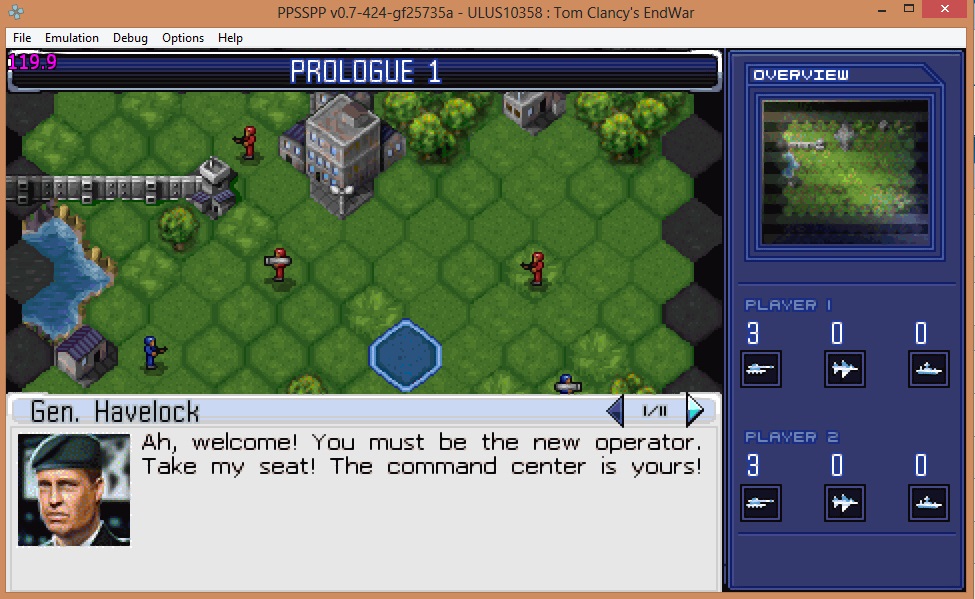Select Player 1's naval units icon
The height and width of the screenshot is (599, 975).
pyautogui.click(x=928, y=369)
